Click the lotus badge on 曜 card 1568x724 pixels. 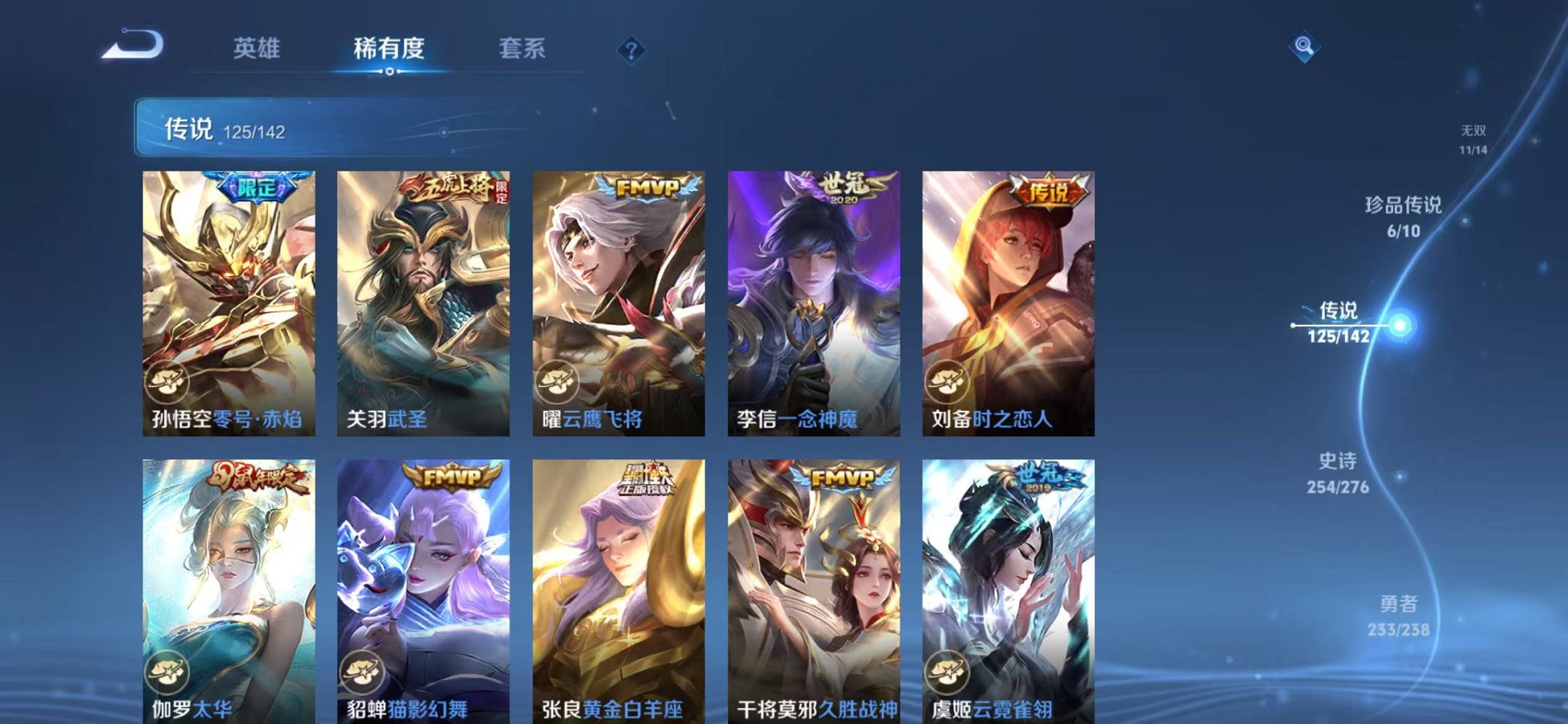[559, 379]
